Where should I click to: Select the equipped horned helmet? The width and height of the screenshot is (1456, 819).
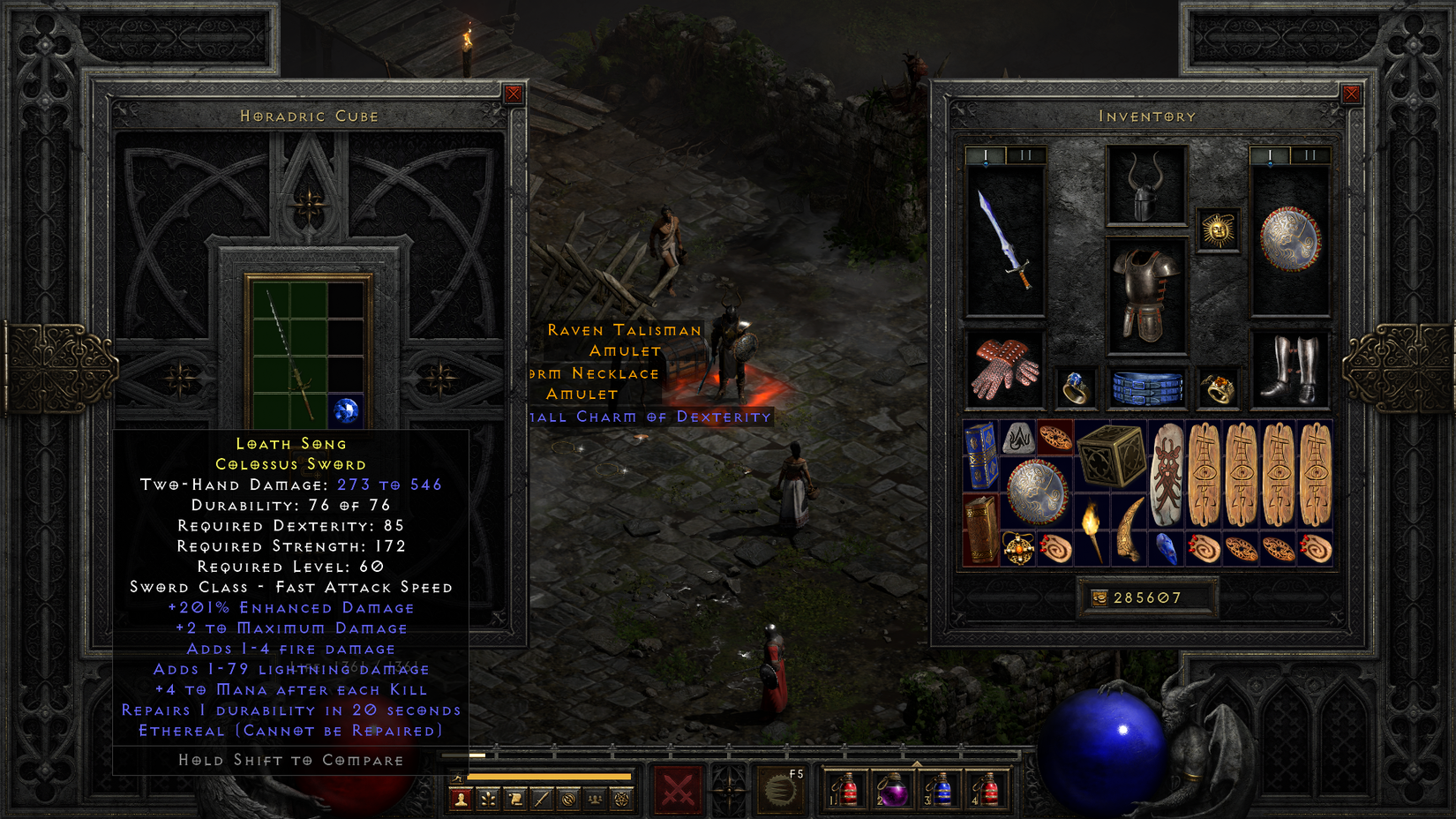coord(1145,187)
